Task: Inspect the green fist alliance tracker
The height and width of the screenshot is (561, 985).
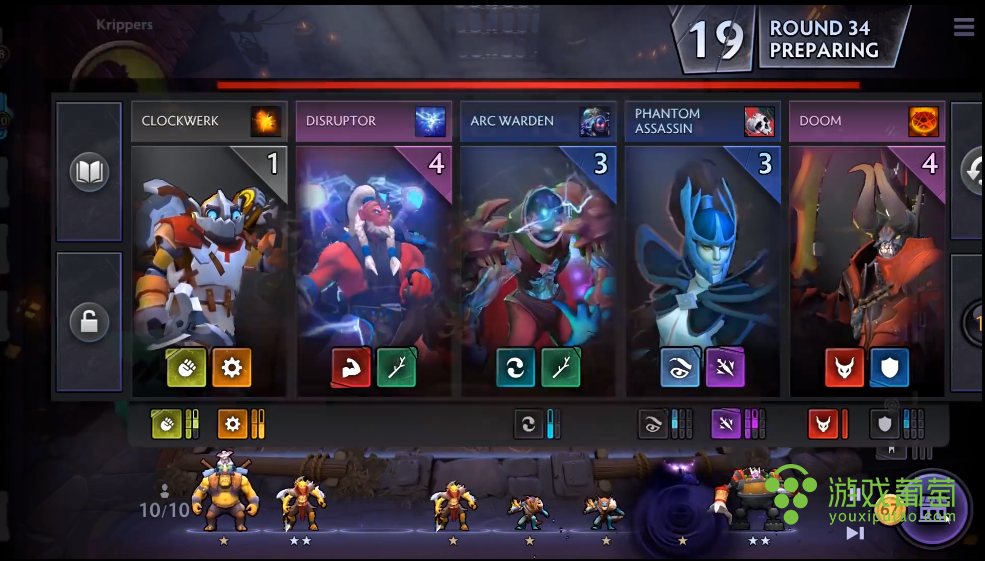Action: (x=165, y=425)
